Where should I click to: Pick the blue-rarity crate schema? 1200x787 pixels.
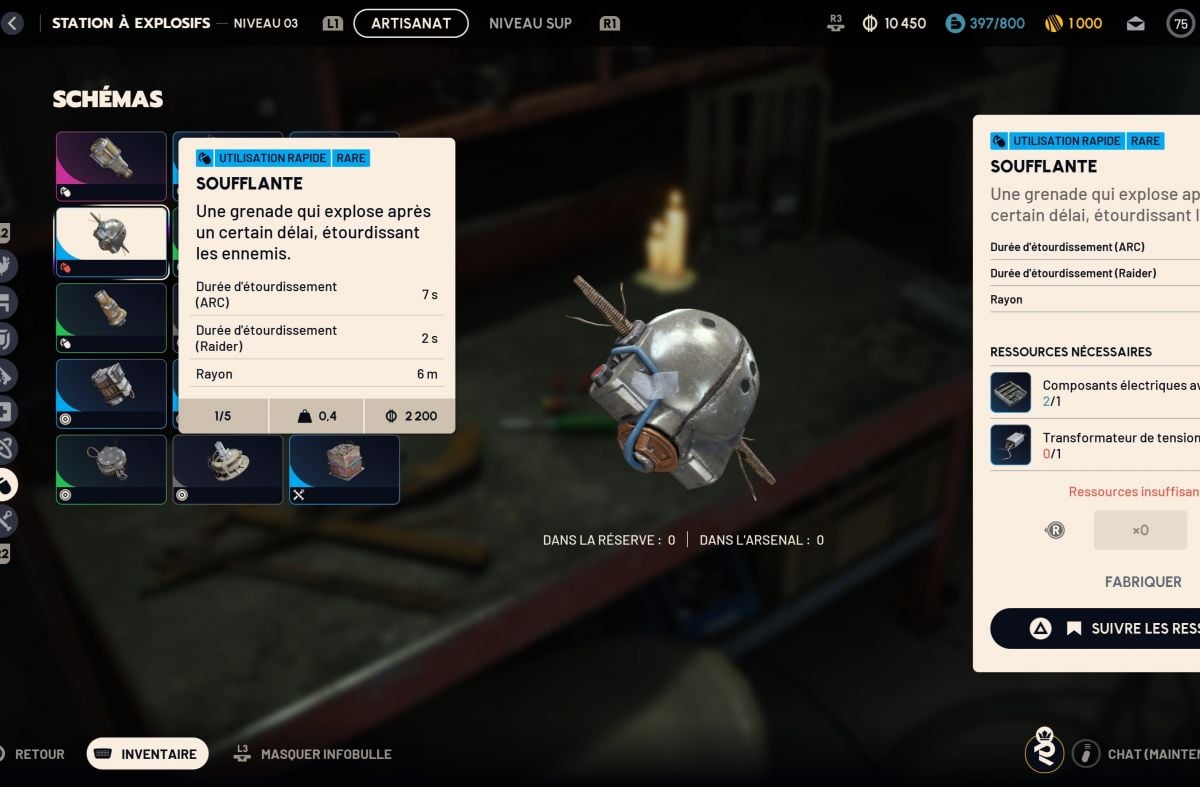344,469
